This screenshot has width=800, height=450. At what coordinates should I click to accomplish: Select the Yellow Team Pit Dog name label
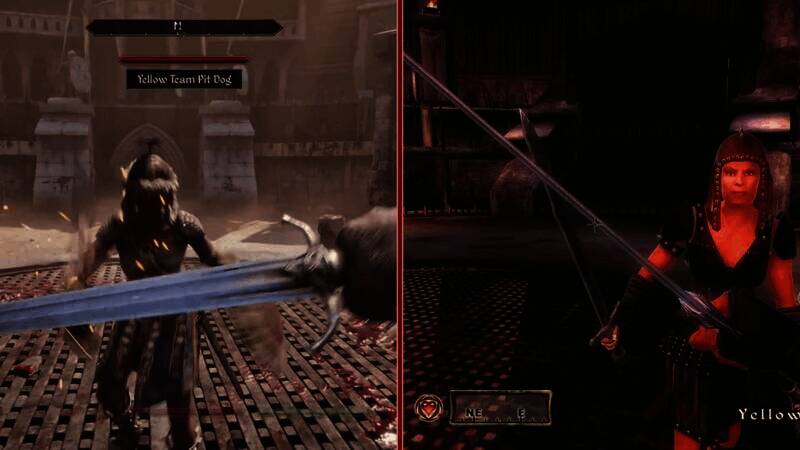coord(184,78)
